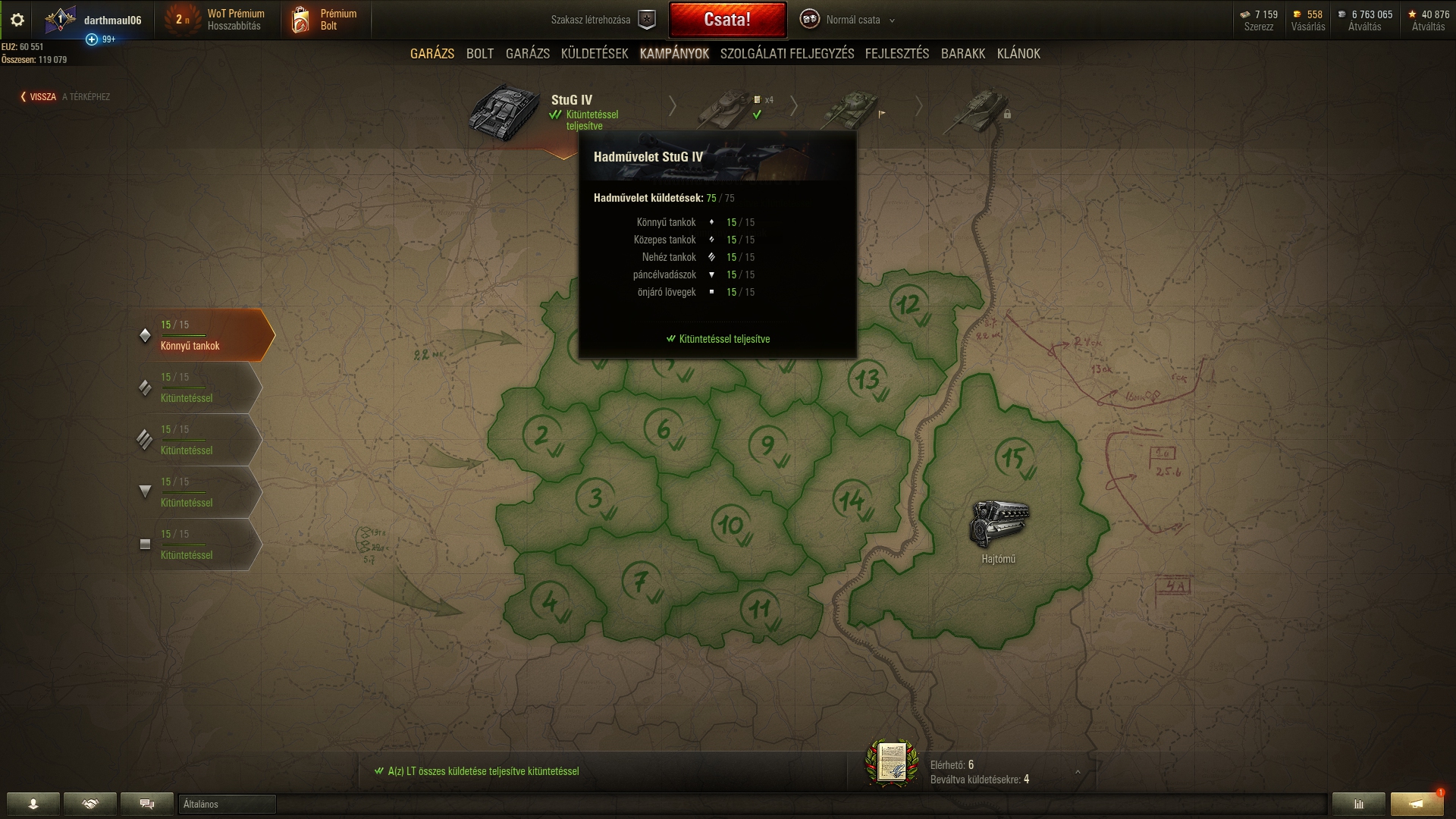1456x819 pixels.
Task: Open the KAMPÁNYOK tab
Action: coord(674,54)
